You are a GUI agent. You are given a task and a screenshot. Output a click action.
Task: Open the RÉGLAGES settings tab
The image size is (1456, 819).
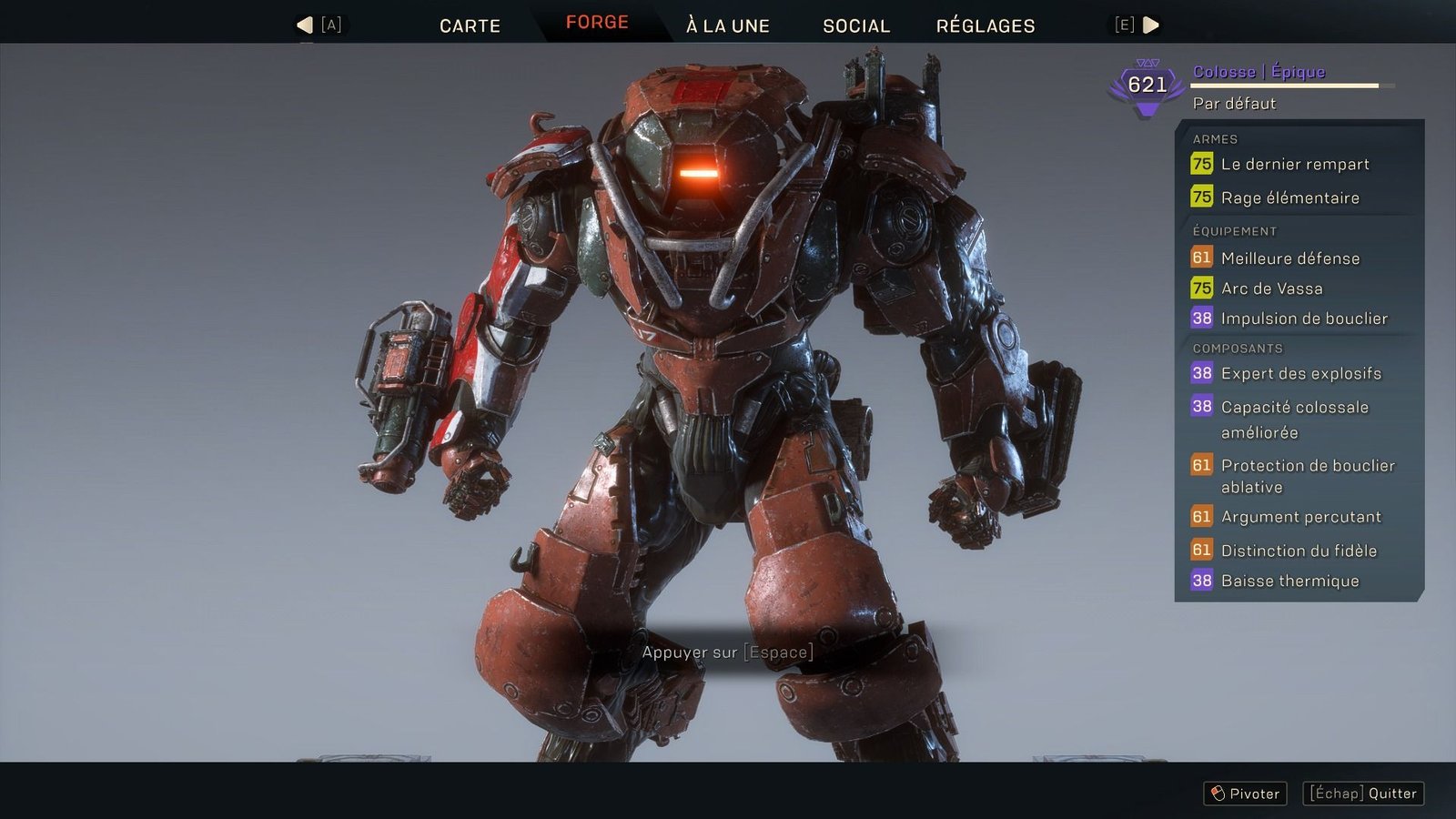[x=986, y=25]
